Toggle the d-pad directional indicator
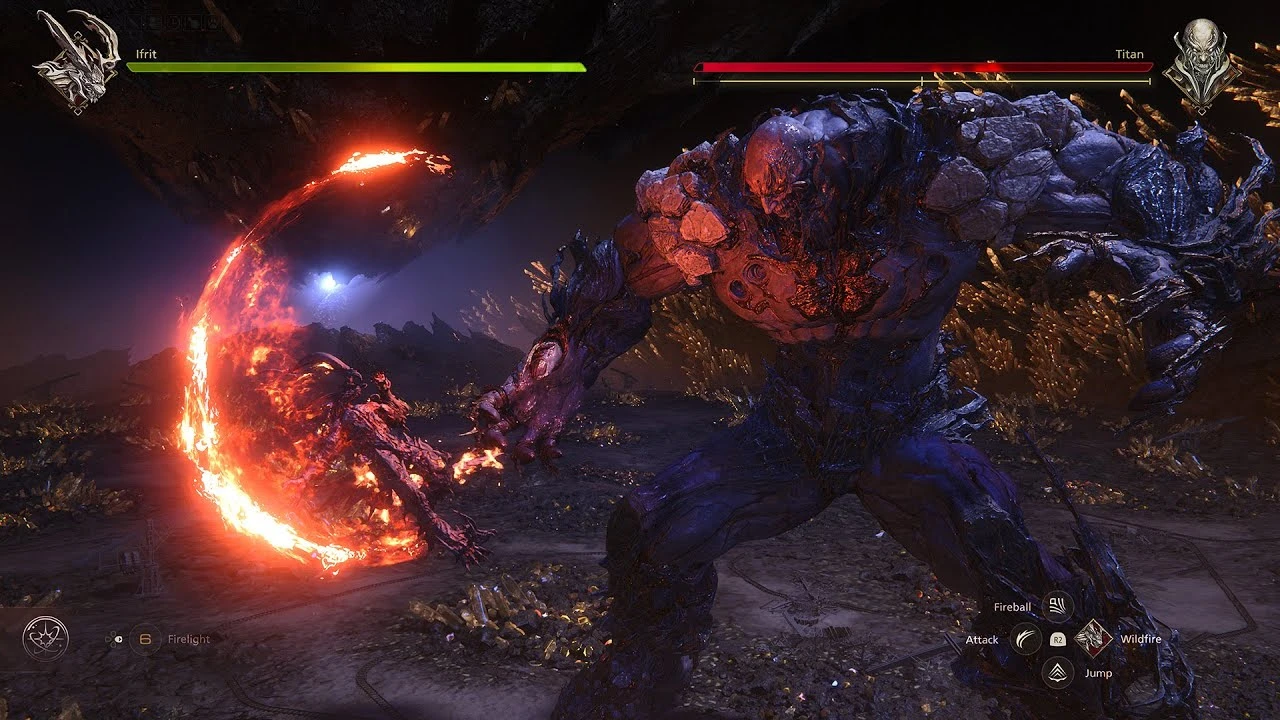The width and height of the screenshot is (1280, 720). tap(113, 639)
